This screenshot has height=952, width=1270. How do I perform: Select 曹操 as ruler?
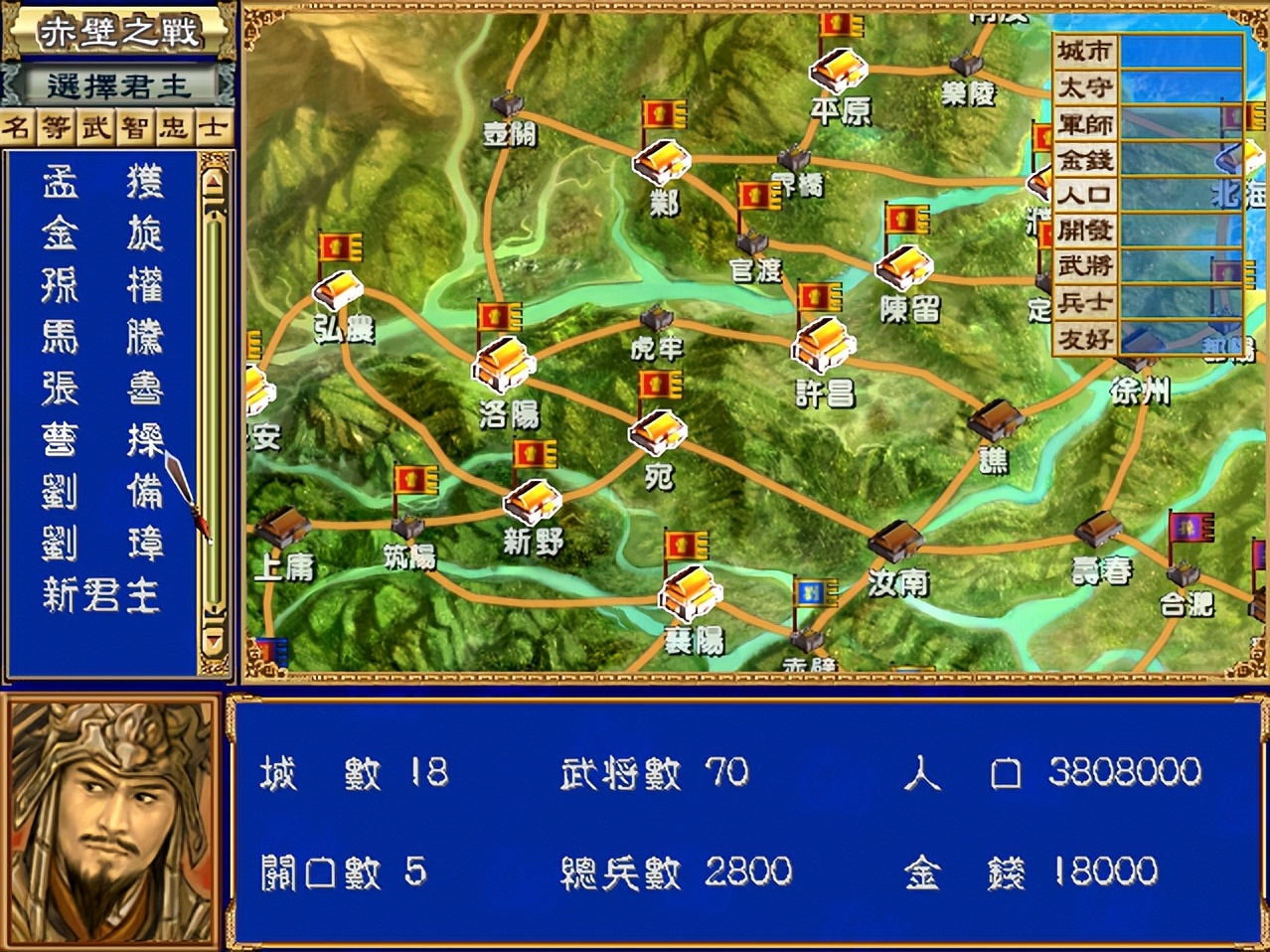(102, 441)
